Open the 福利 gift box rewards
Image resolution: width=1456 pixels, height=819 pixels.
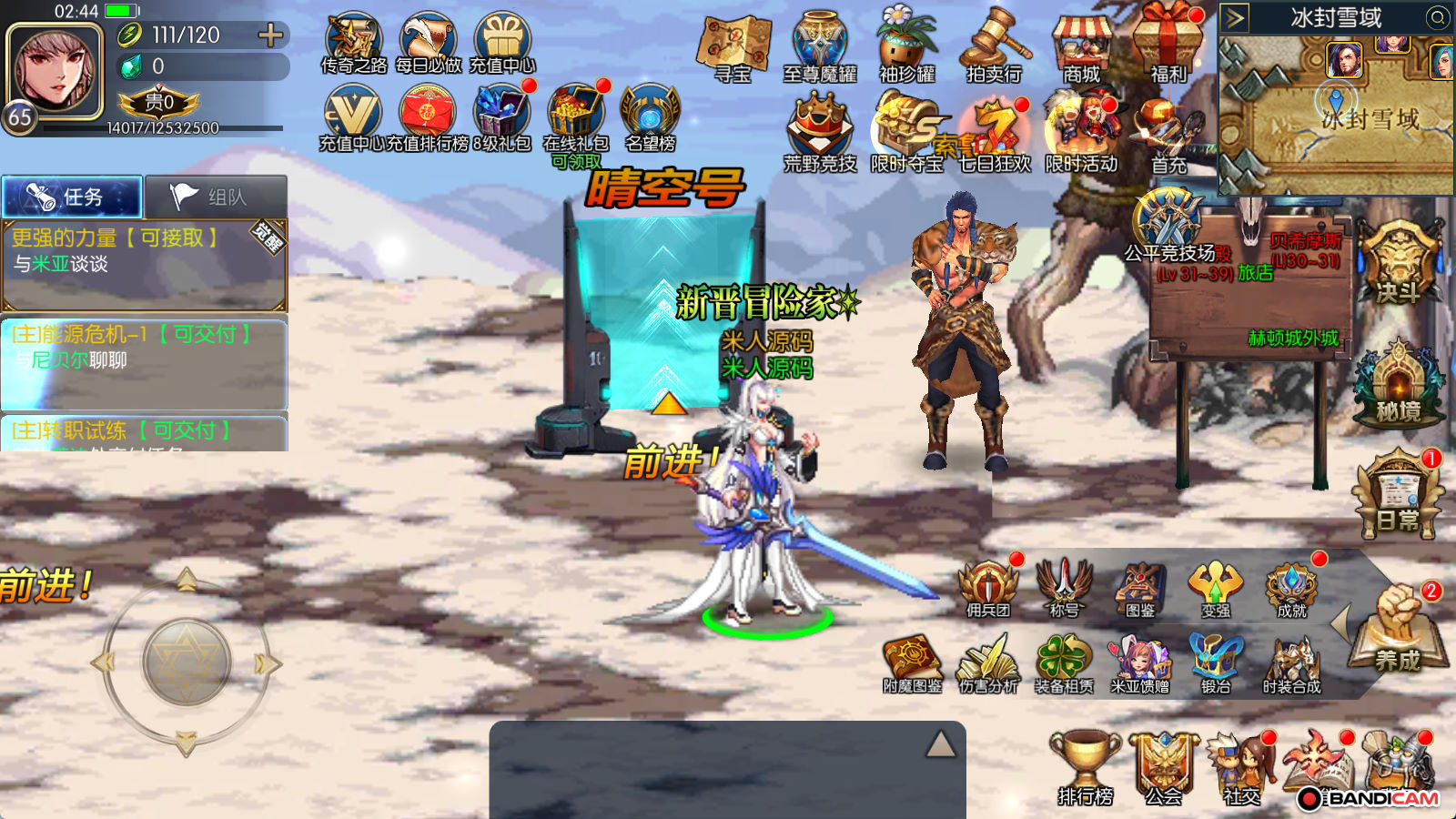1168,45
